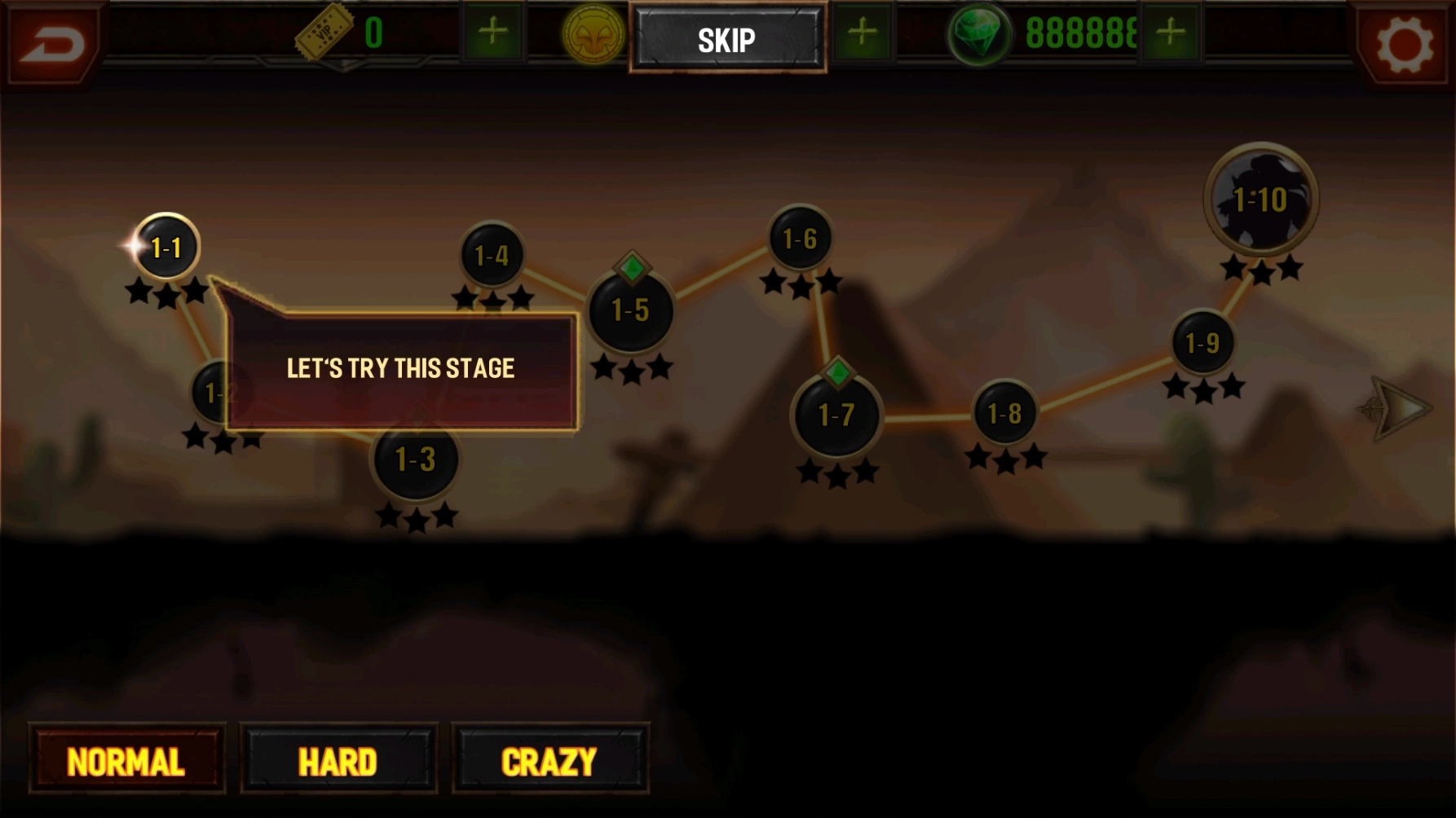1456x818 pixels.
Task: Select boss stage 1-10
Action: (1260, 199)
